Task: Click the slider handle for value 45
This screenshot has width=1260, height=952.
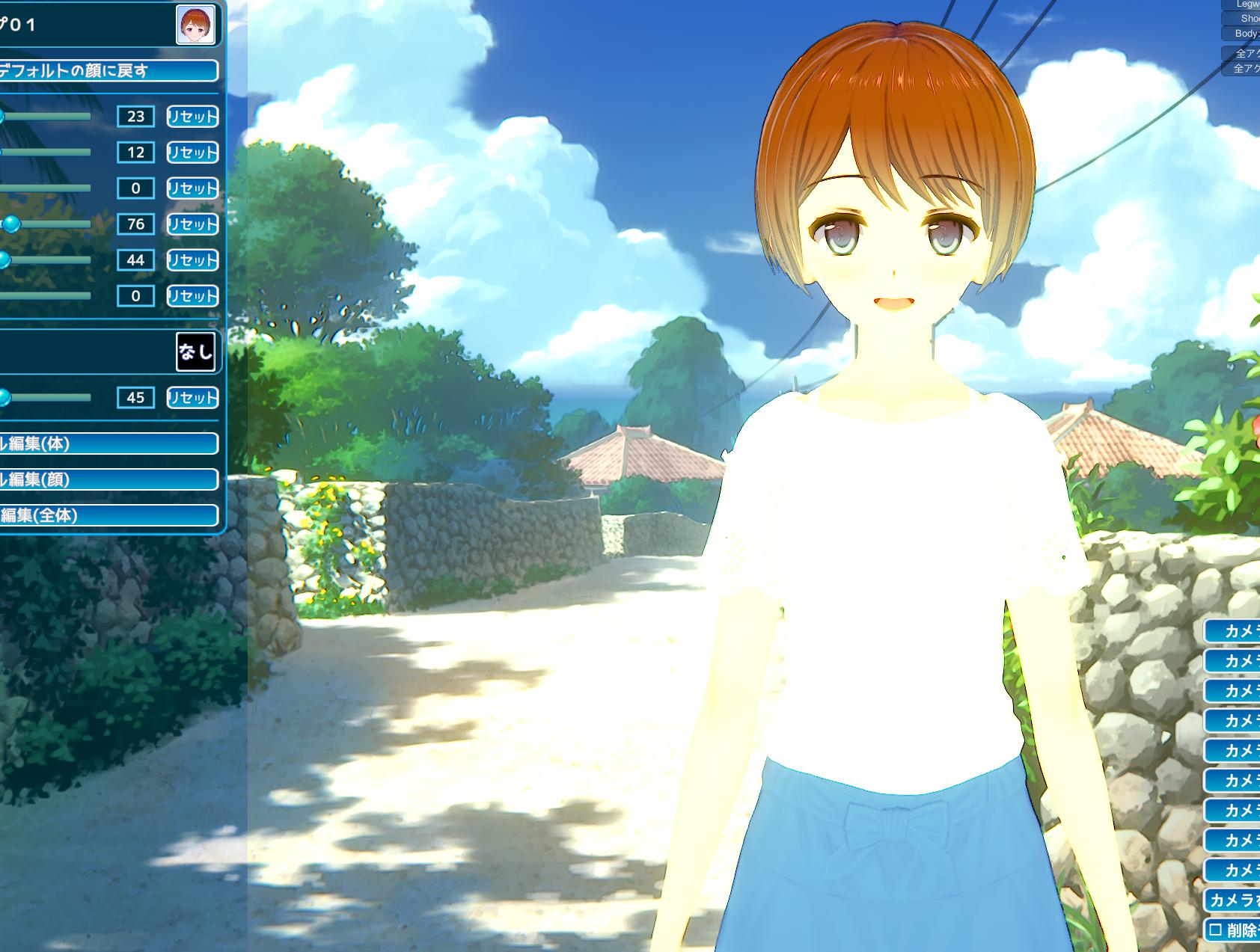Action: (x=4, y=397)
